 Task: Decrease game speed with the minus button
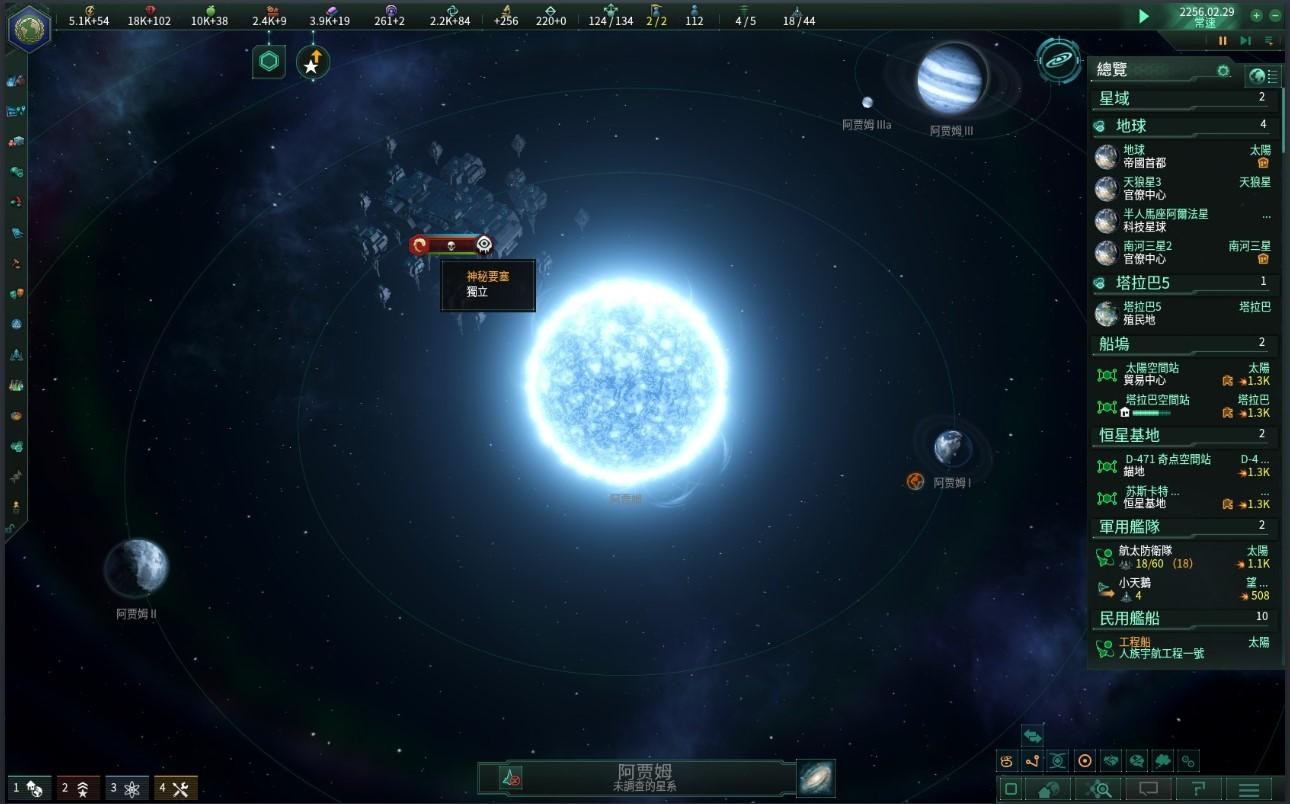point(1274,16)
